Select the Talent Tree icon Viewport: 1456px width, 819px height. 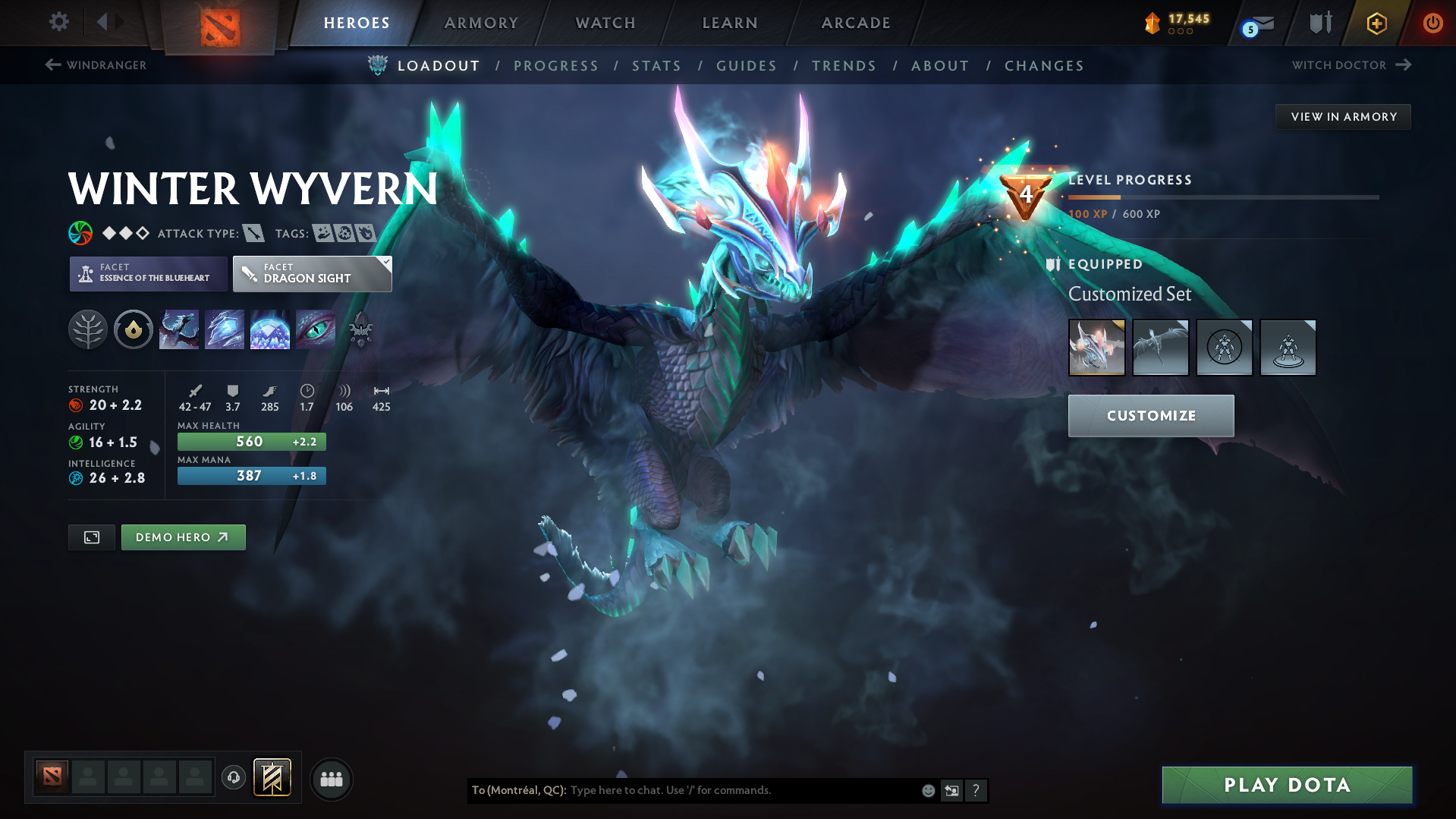pos(88,329)
